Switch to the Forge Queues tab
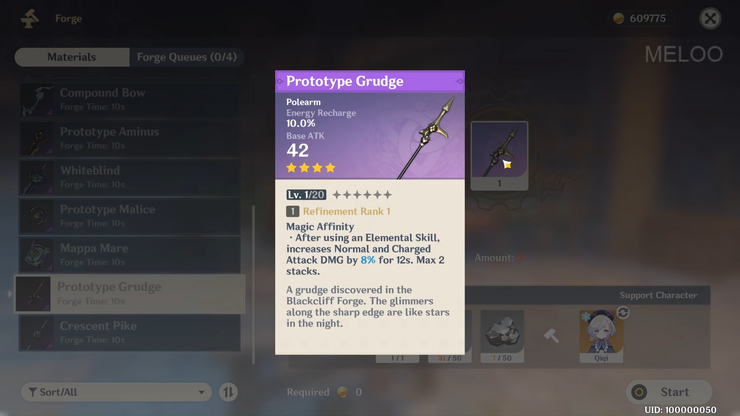Screen dimensions: 740x416 pyautogui.click(x=186, y=57)
